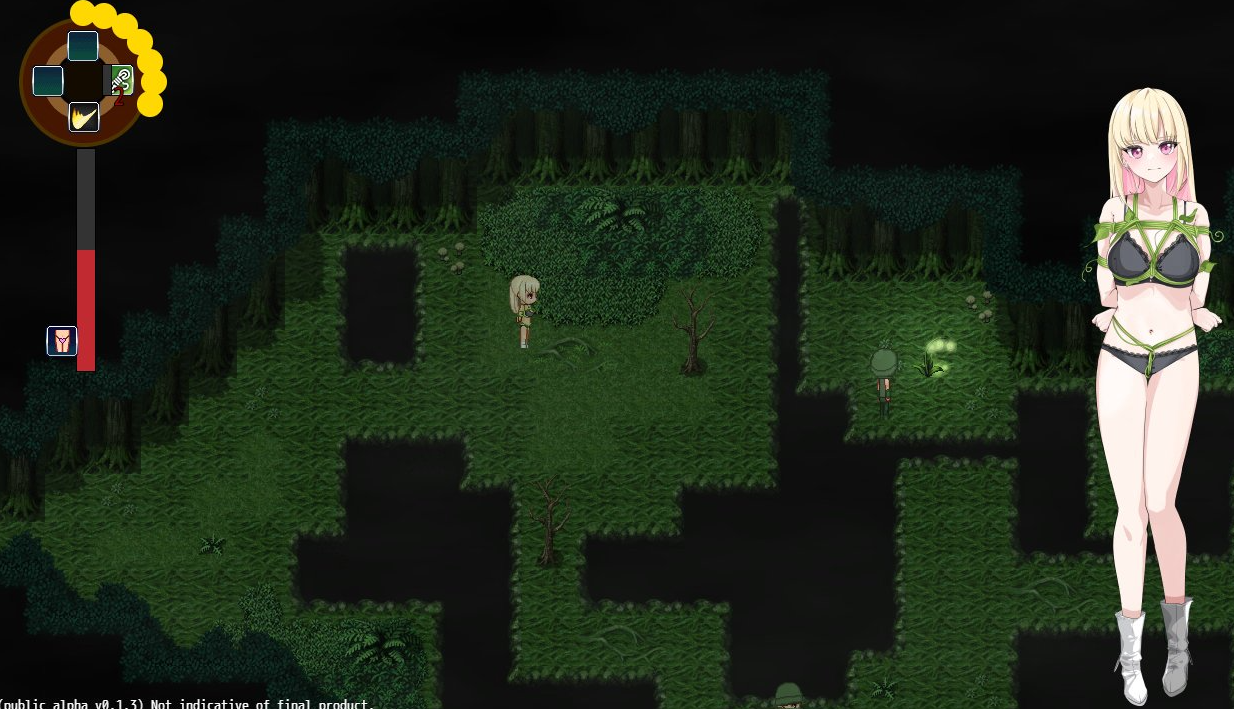Activate the yellow slash ability slot
1234x709 pixels.
coord(84,117)
